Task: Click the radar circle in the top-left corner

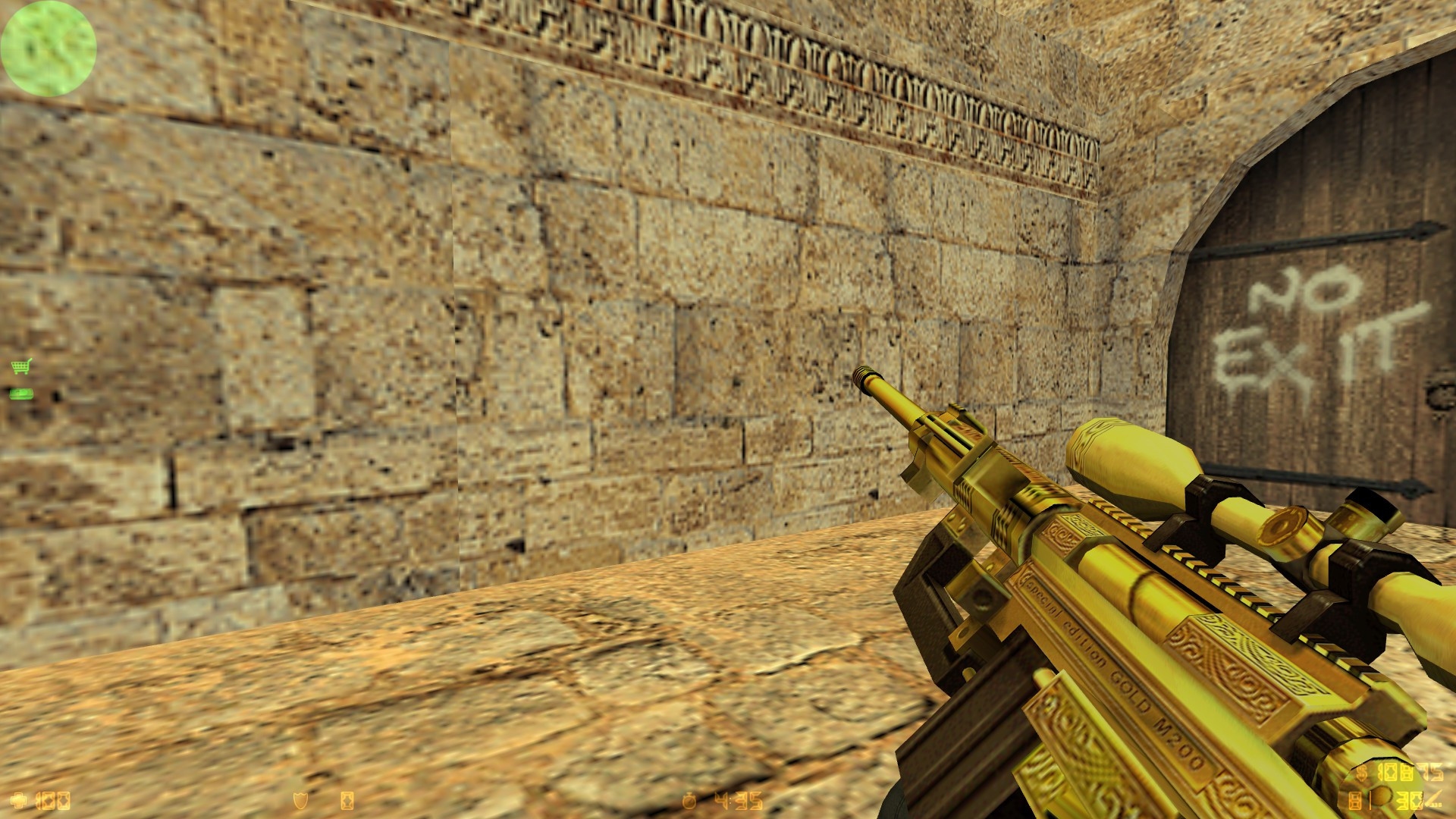Action: click(48, 49)
